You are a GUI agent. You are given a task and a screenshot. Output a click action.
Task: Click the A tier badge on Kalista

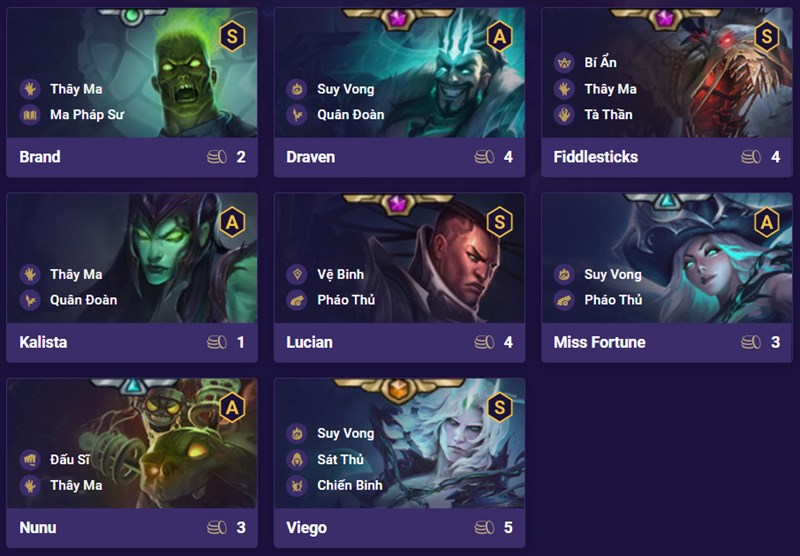point(231,222)
